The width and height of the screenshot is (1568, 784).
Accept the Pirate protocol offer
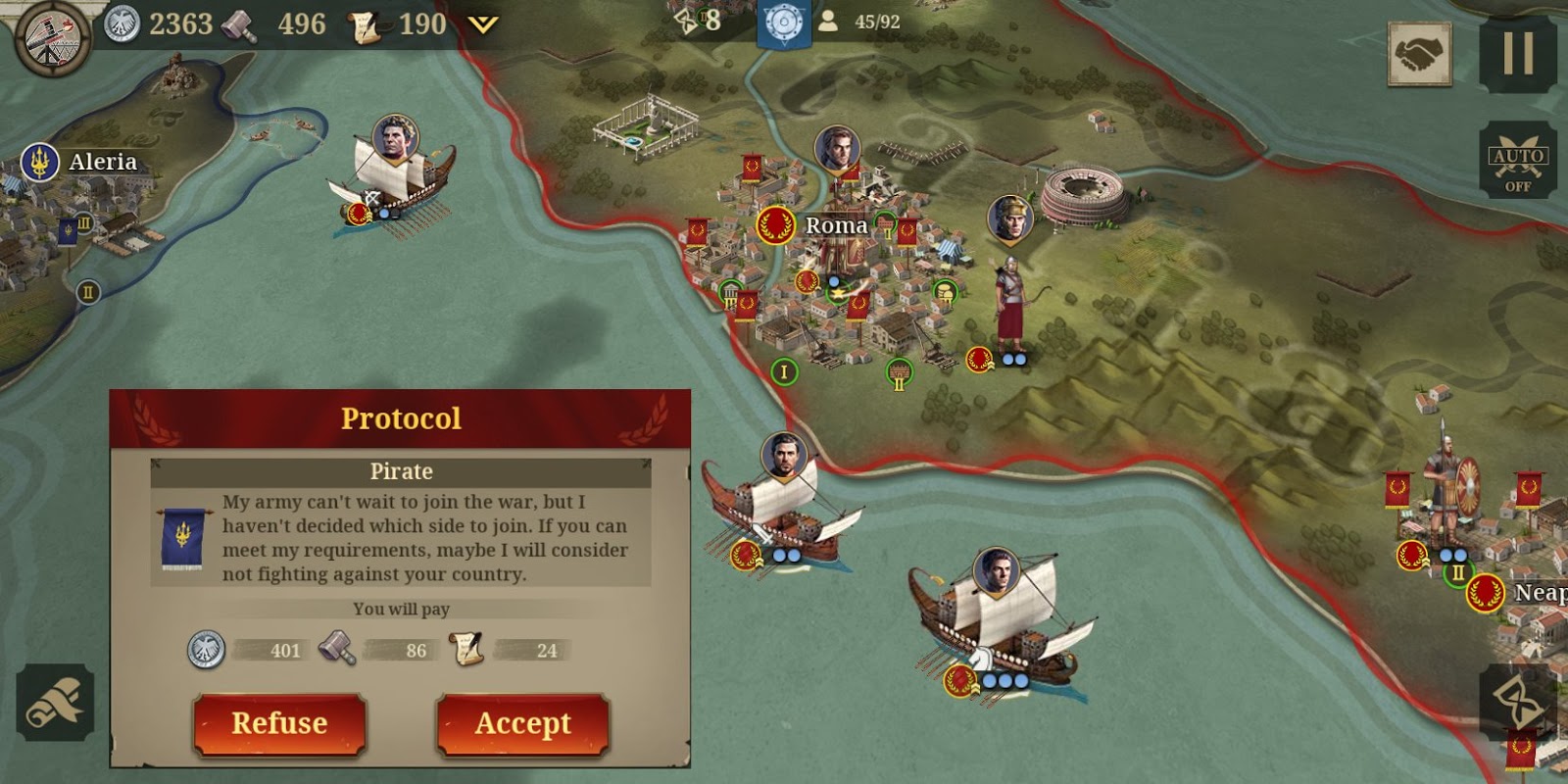pyautogui.click(x=522, y=724)
